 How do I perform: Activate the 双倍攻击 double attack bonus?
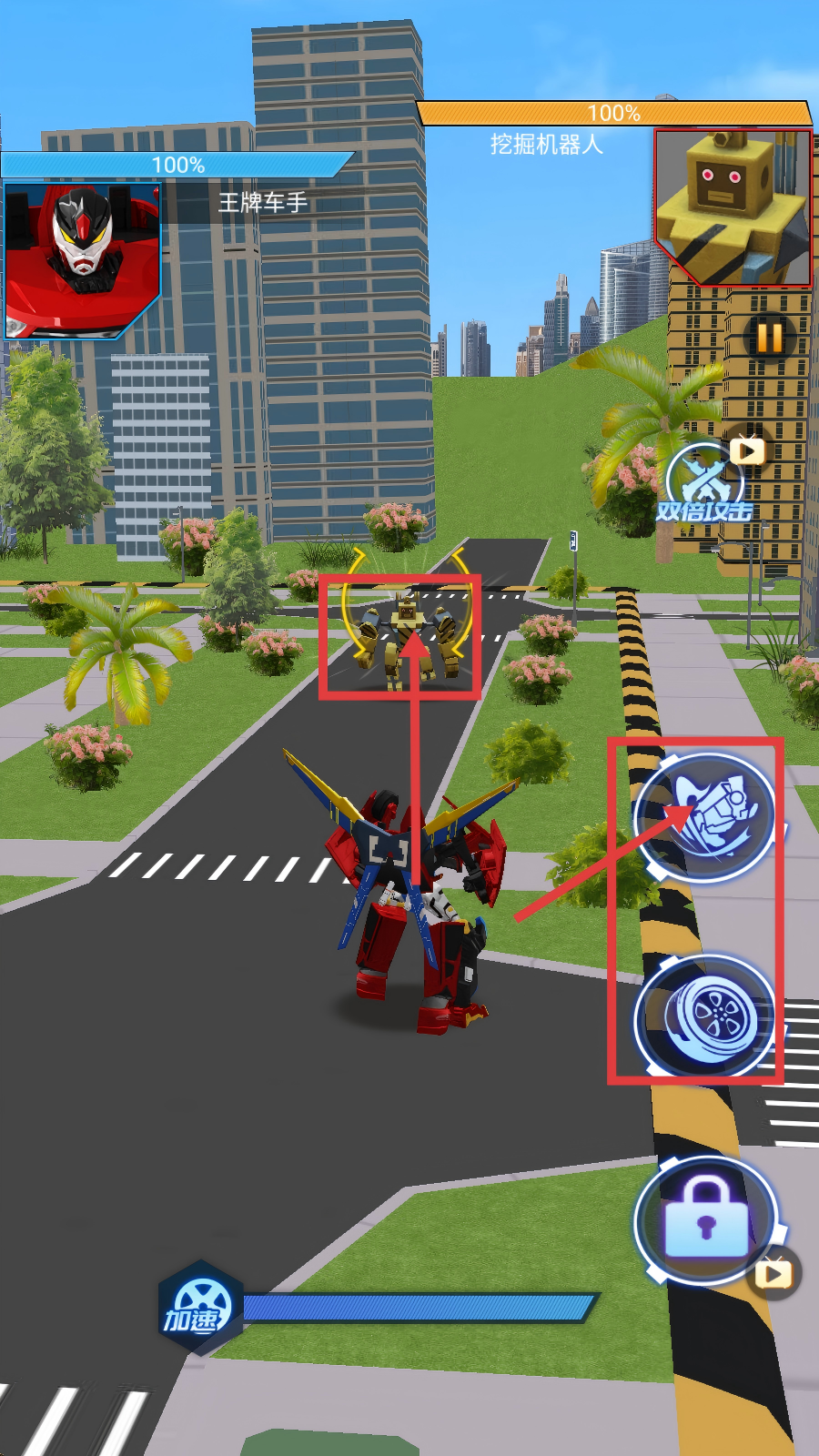[x=705, y=486]
